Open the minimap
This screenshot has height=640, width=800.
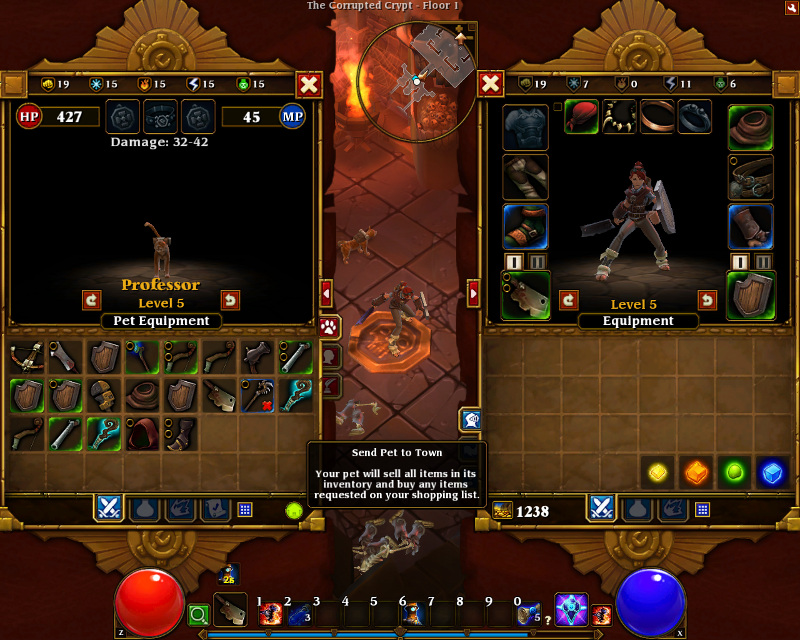[x=416, y=78]
